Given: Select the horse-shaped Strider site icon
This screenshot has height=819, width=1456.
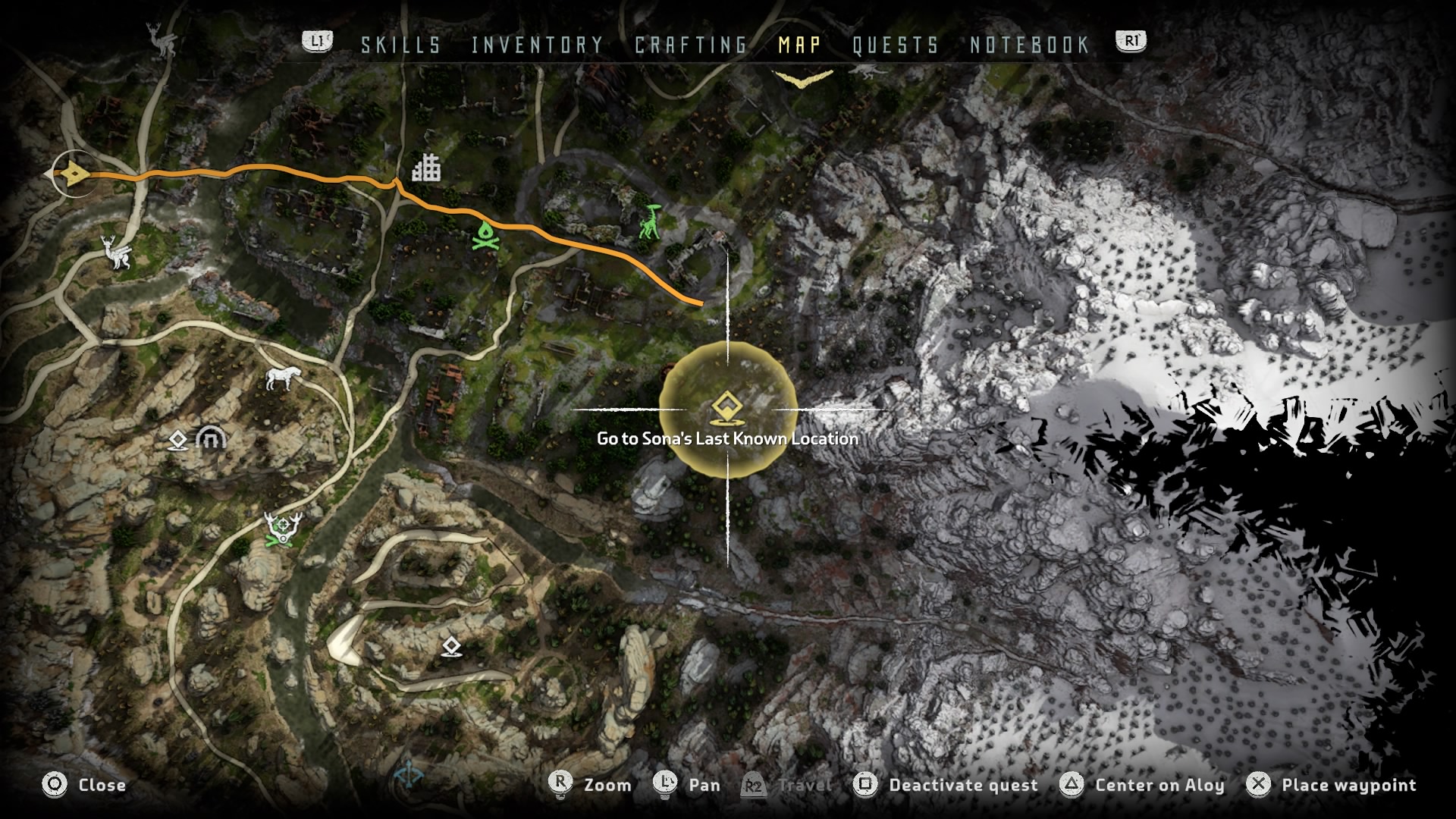Looking at the screenshot, I should (284, 377).
